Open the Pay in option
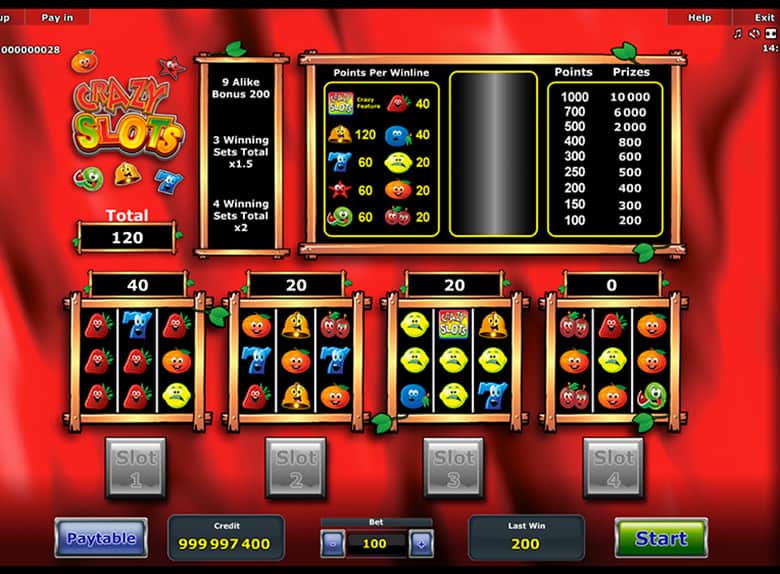This screenshot has height=574, width=780. pyautogui.click(x=56, y=17)
